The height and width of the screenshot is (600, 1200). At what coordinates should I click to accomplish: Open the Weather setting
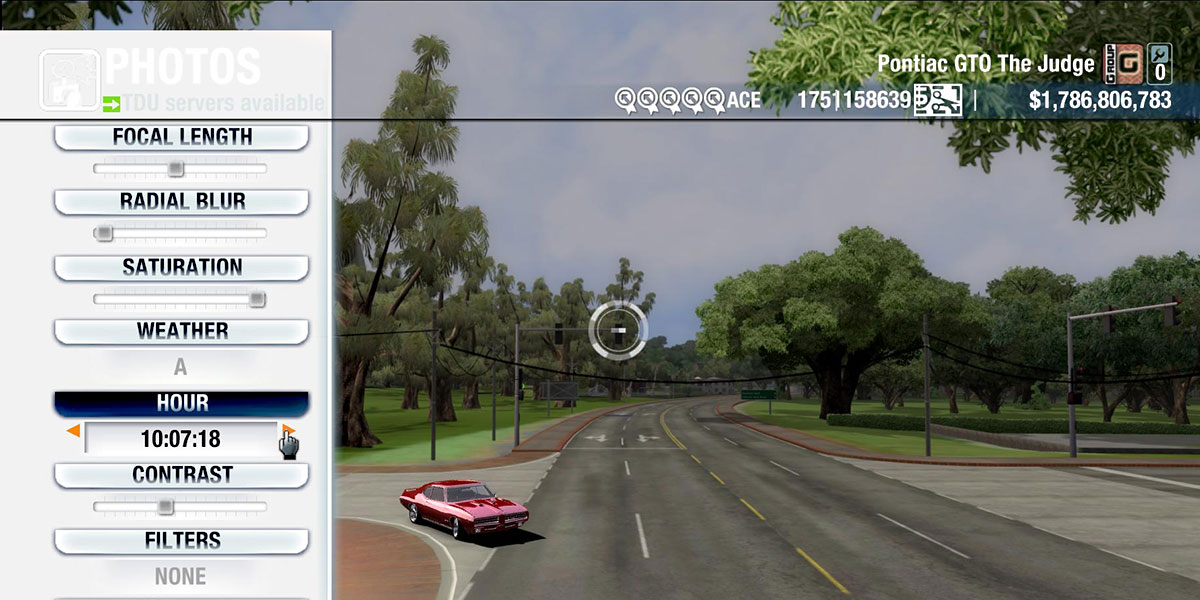(181, 331)
